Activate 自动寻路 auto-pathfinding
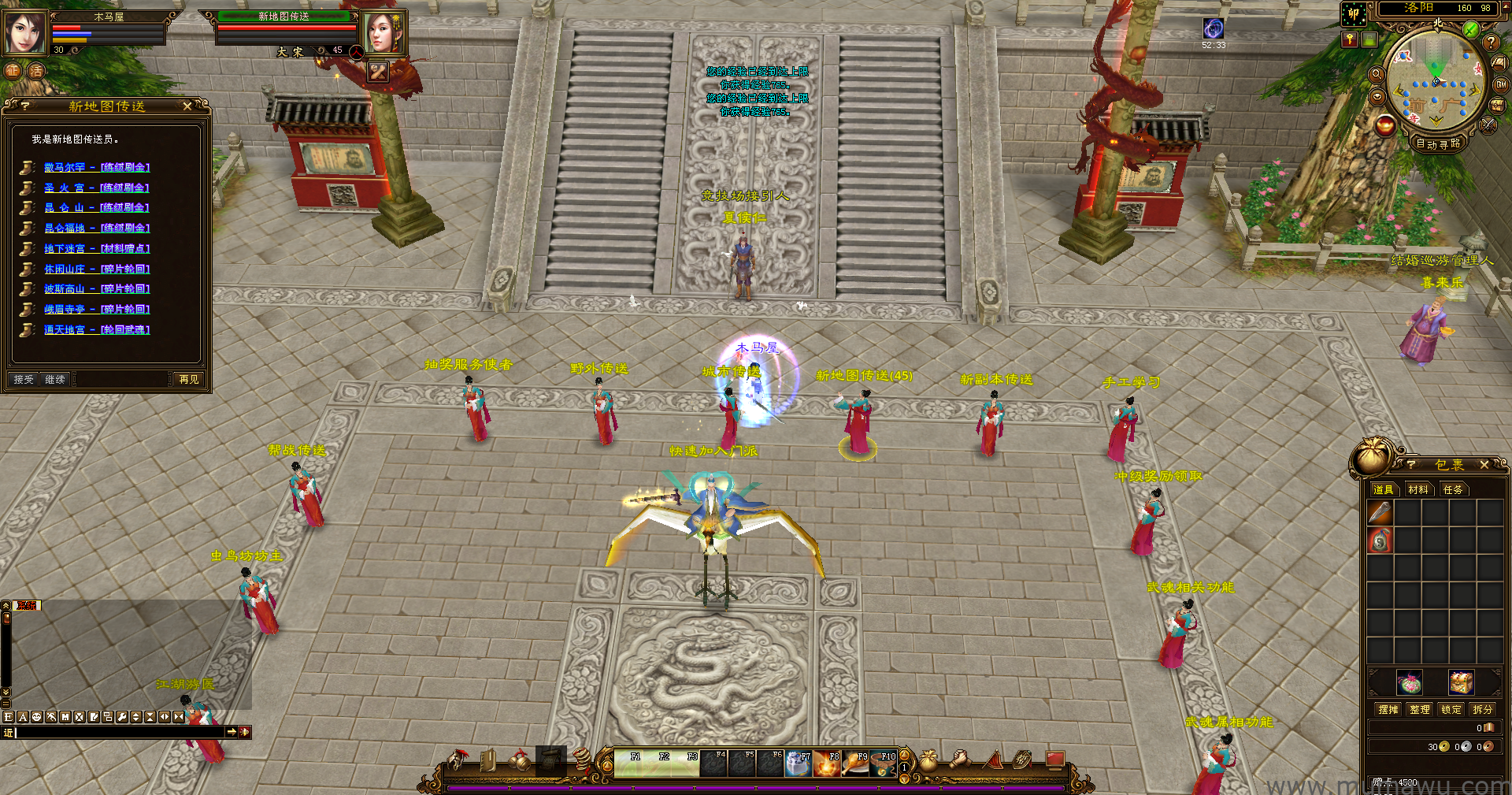Image resolution: width=1512 pixels, height=795 pixels. (x=1438, y=143)
